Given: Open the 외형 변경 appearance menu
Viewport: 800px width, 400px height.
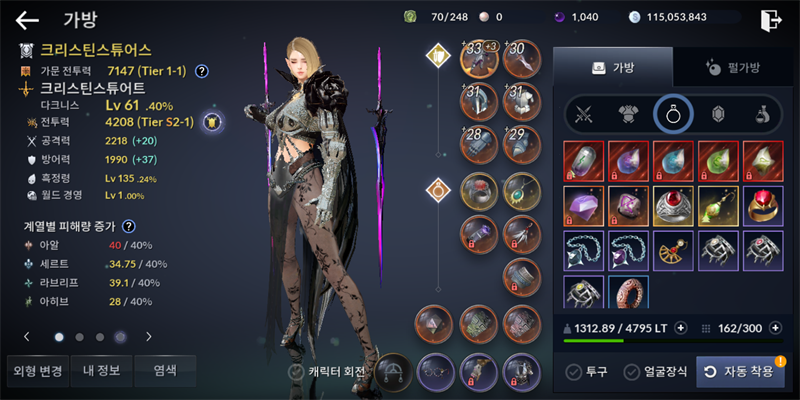Looking at the screenshot, I should pos(38,372).
